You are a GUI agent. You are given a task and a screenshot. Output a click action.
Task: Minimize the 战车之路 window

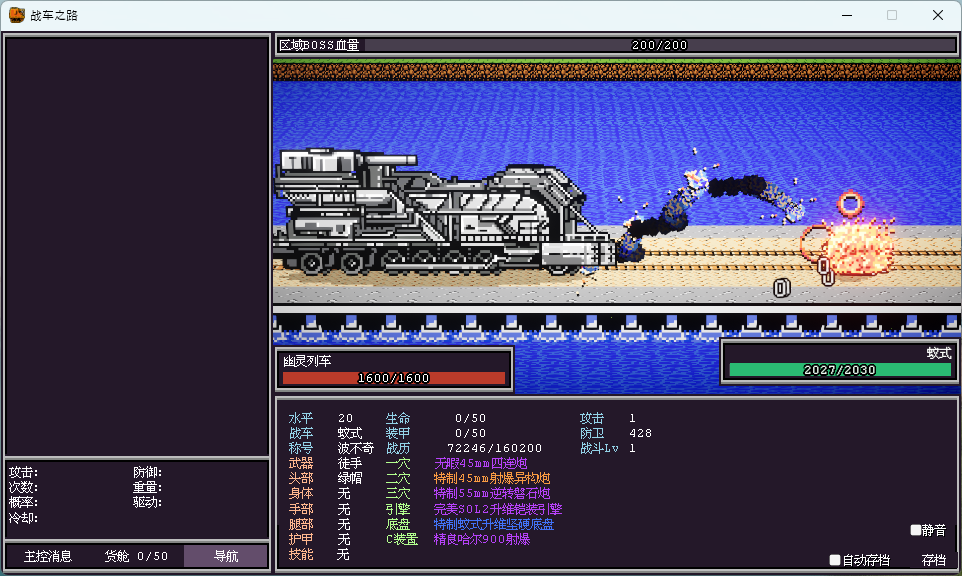click(846, 15)
